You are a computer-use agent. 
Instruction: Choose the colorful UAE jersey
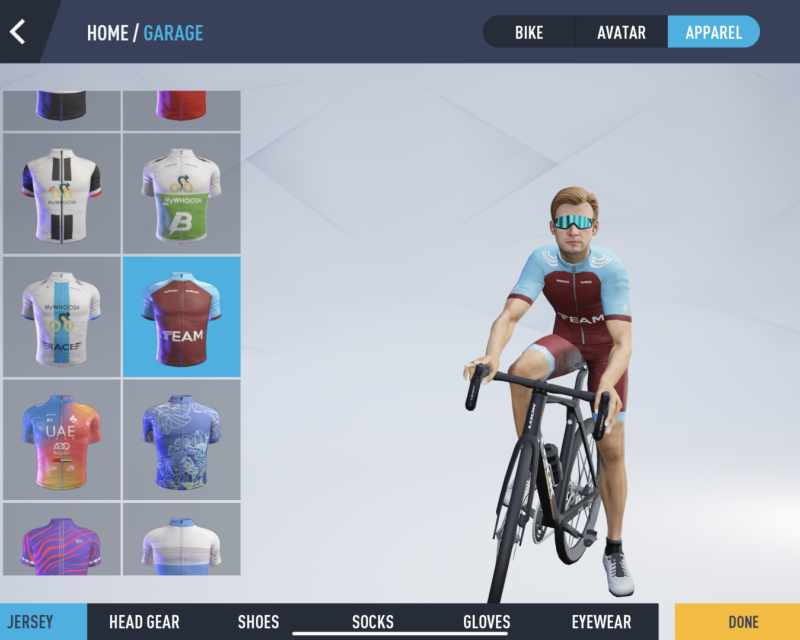tap(61, 439)
